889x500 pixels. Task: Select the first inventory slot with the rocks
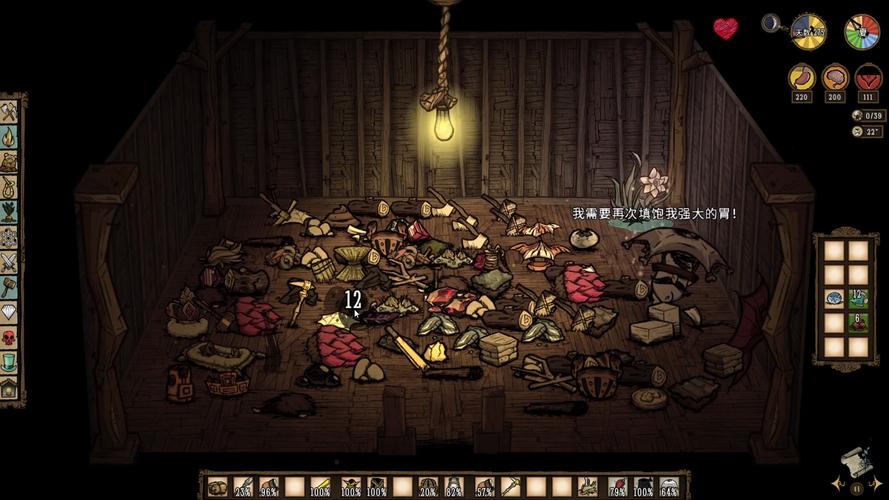[217, 488]
